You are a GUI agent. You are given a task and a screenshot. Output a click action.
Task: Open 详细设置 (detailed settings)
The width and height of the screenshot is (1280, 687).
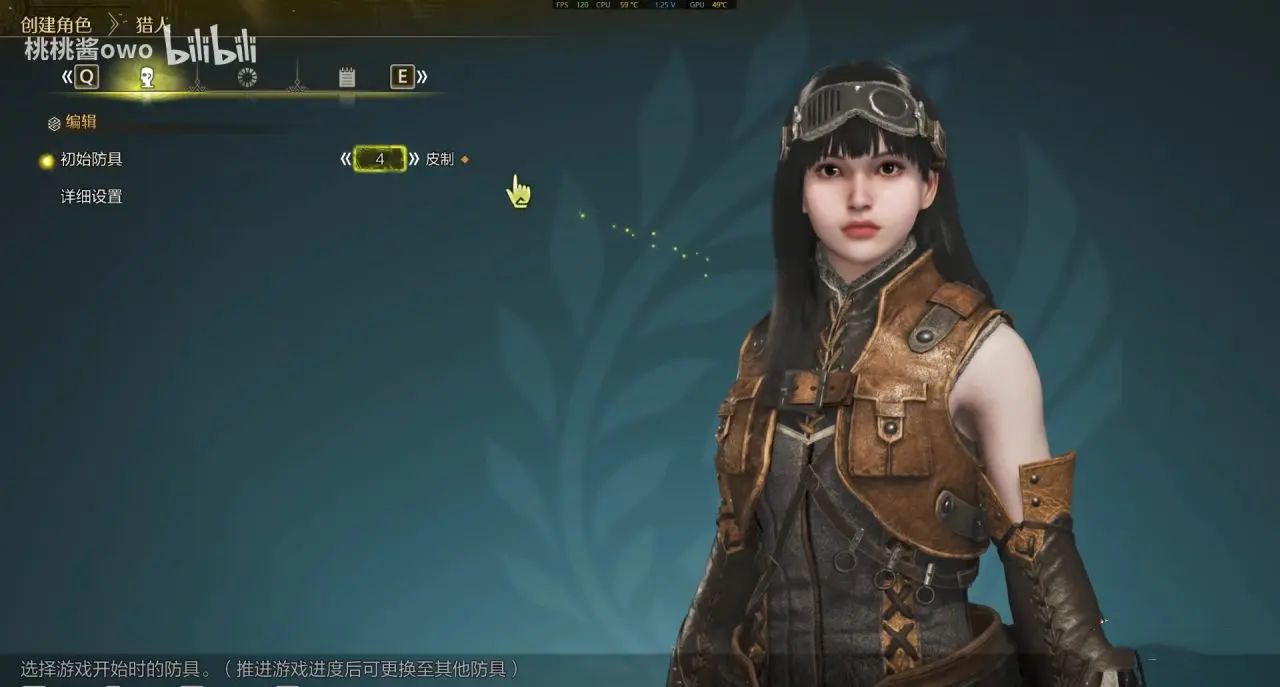pyautogui.click(x=91, y=197)
